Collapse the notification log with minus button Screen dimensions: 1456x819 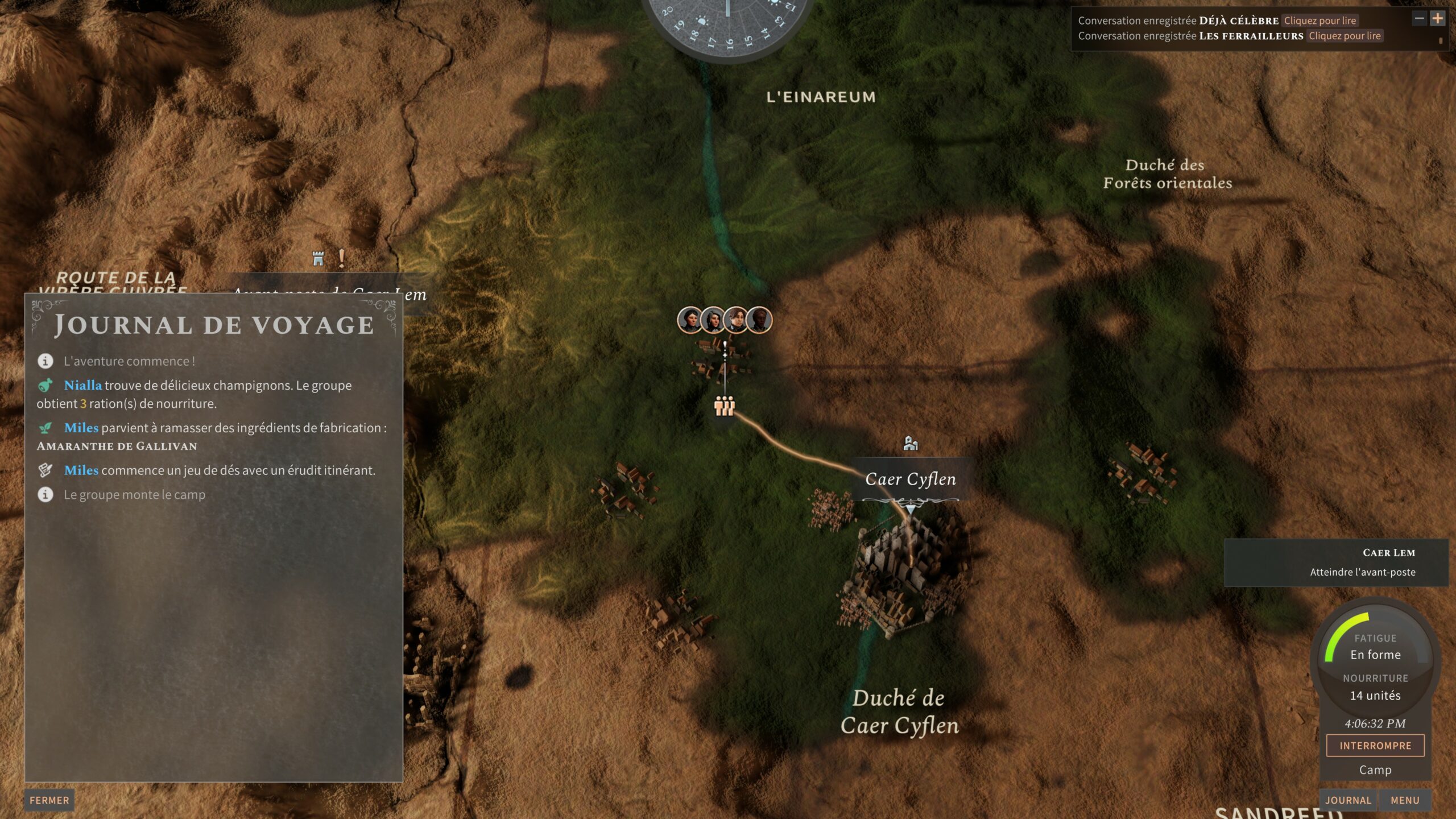(1419, 18)
